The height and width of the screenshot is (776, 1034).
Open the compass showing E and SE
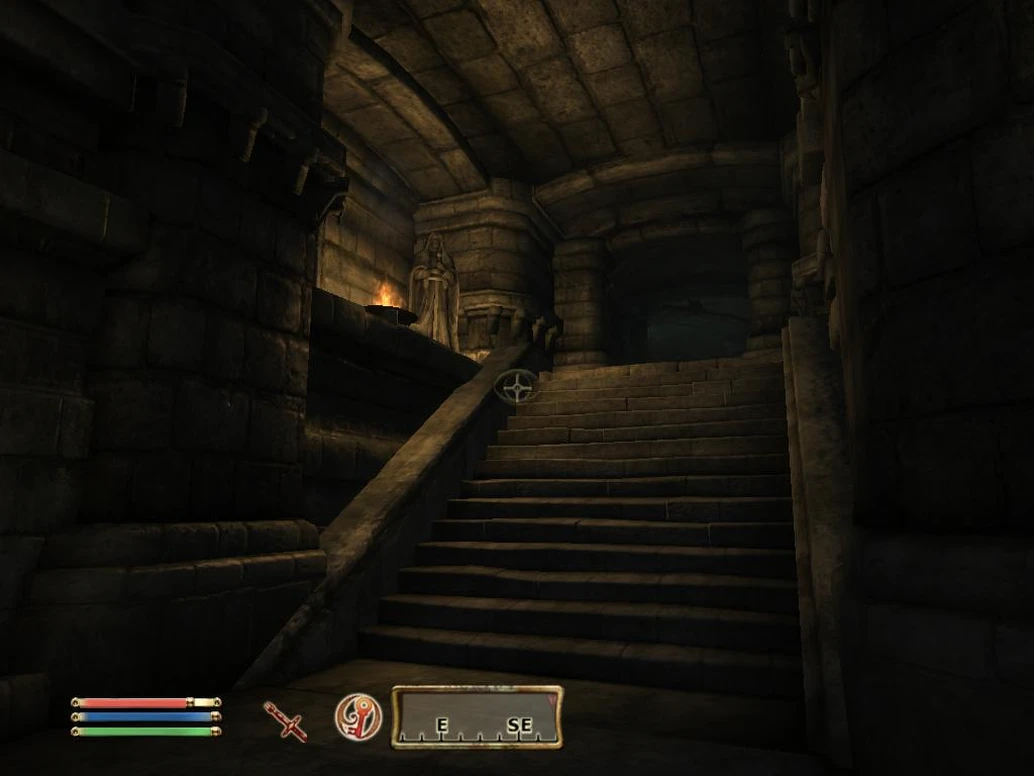pos(477,717)
